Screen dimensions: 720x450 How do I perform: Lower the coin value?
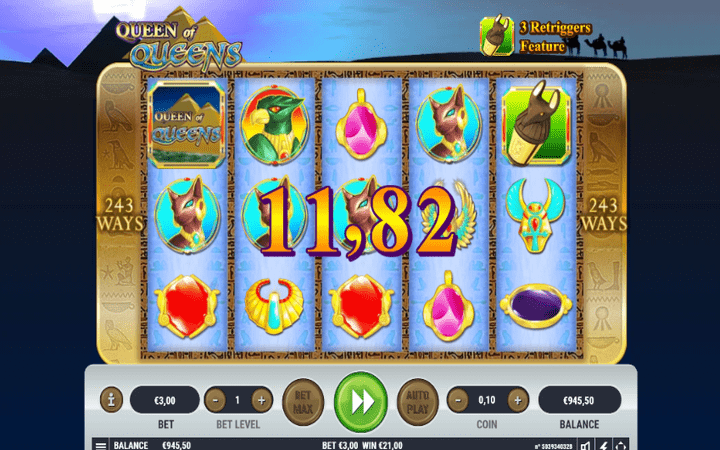[x=458, y=400]
